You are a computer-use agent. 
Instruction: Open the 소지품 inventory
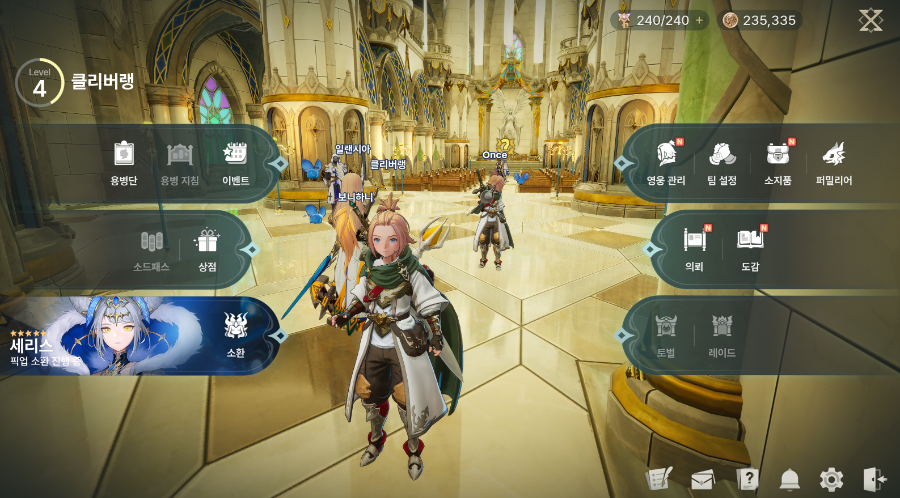click(x=778, y=161)
